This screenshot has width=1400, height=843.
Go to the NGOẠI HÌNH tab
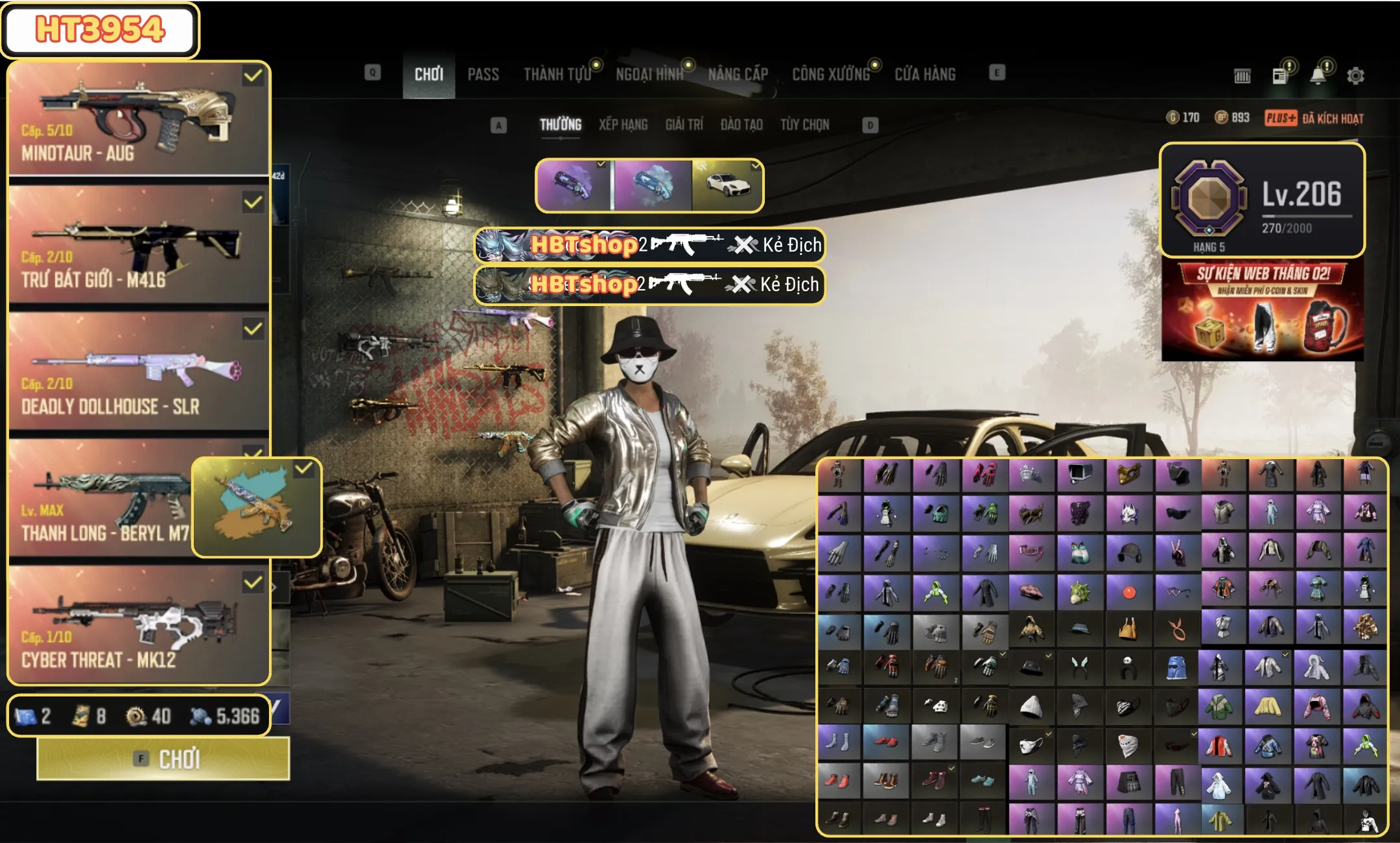click(649, 75)
